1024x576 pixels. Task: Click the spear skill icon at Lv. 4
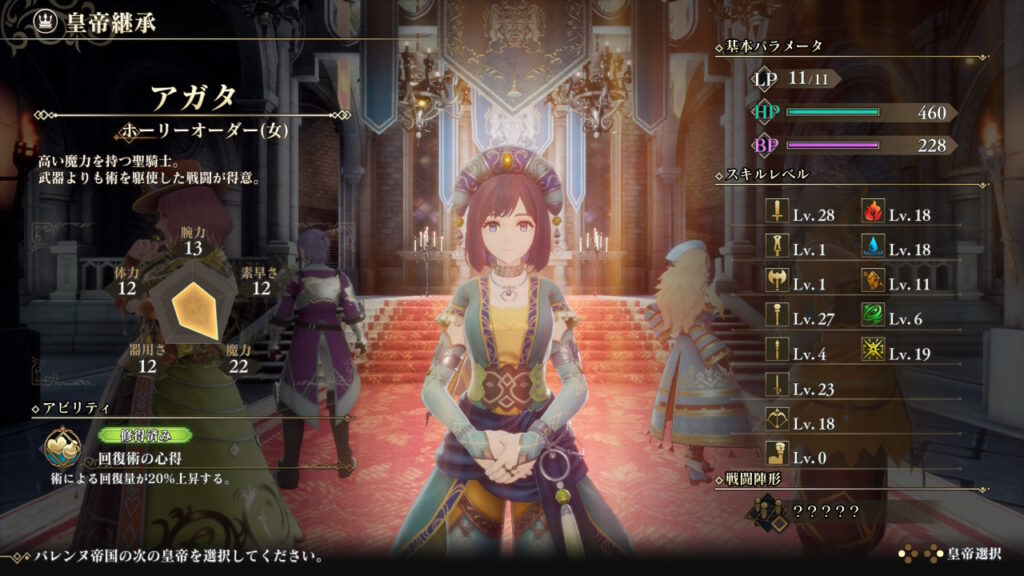click(777, 349)
